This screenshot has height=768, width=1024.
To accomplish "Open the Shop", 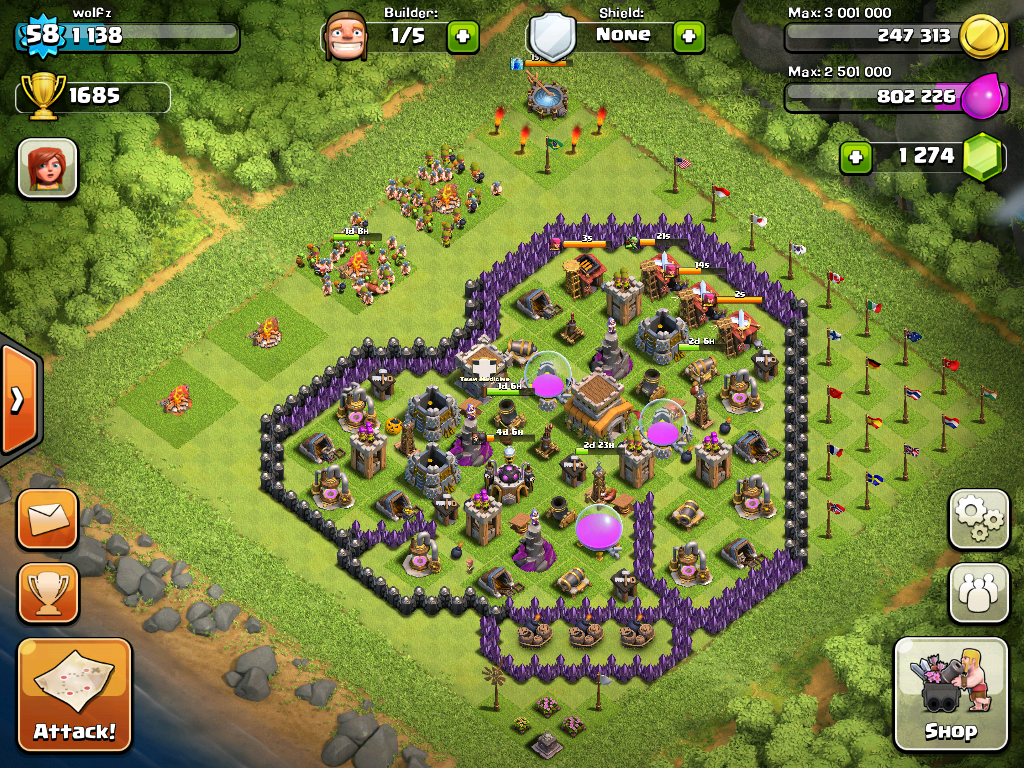I will (x=950, y=693).
